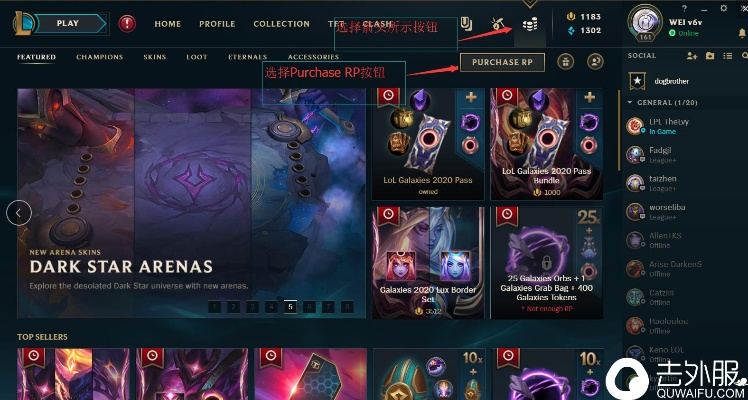Open the COLLECTION section
Viewport: 748px width, 400px height.
pos(281,24)
